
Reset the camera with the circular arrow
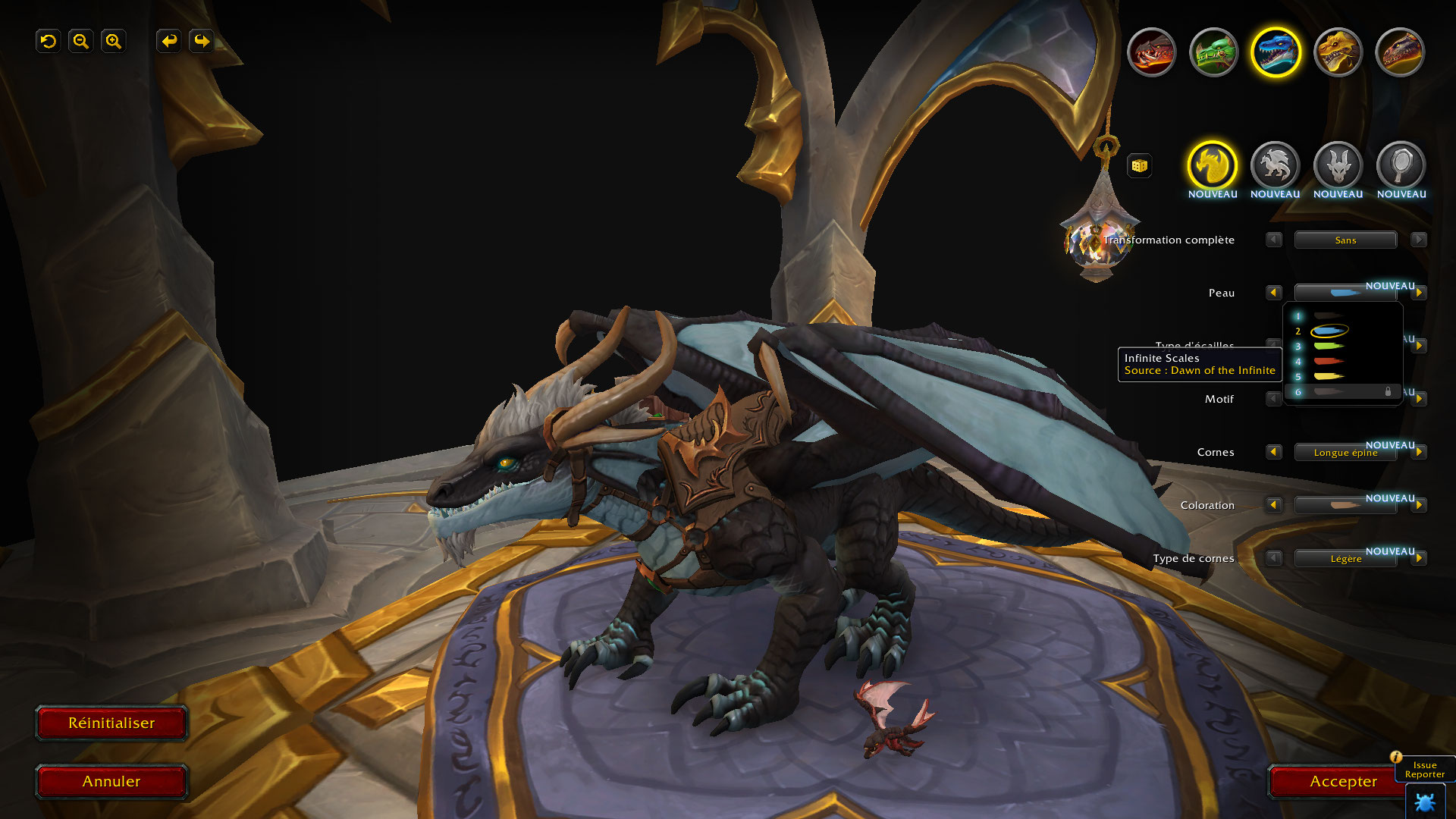pyautogui.click(x=49, y=41)
